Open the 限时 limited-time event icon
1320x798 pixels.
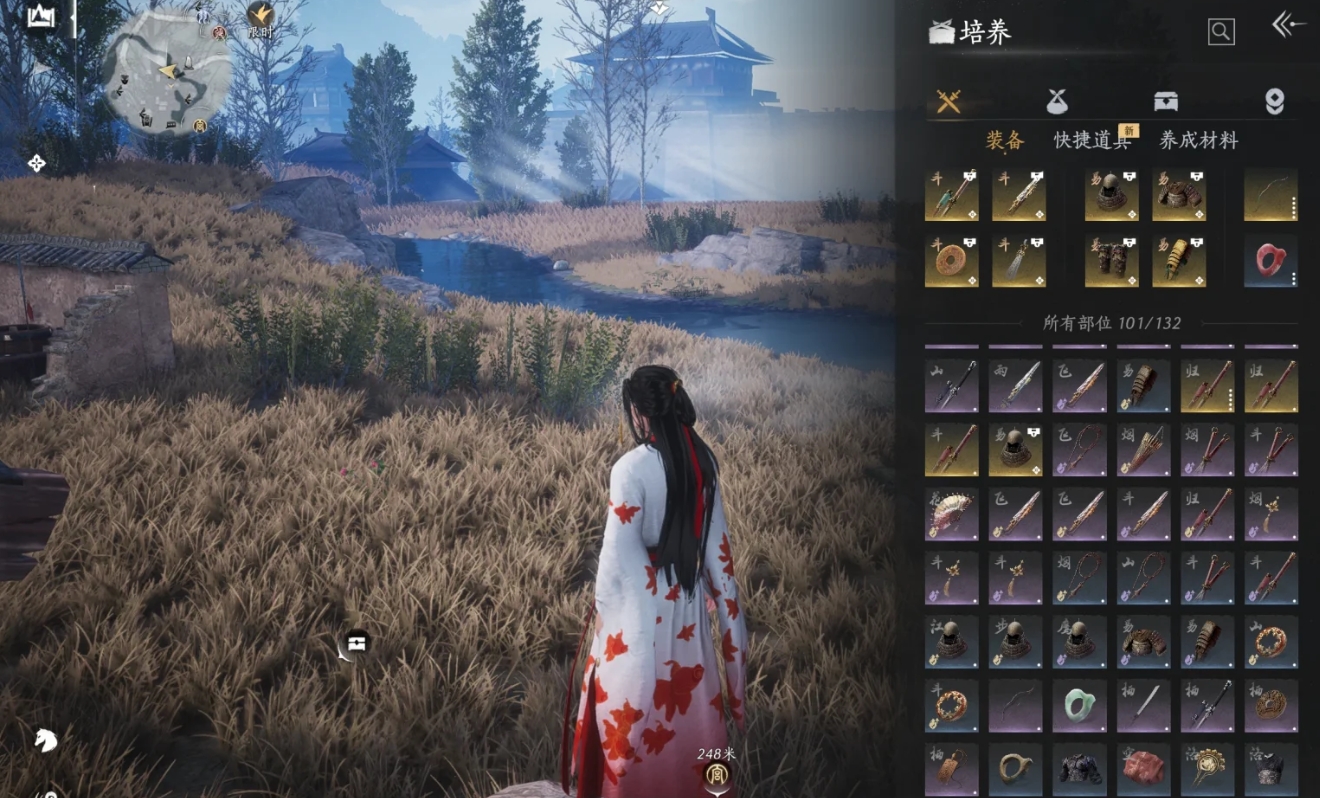260,17
